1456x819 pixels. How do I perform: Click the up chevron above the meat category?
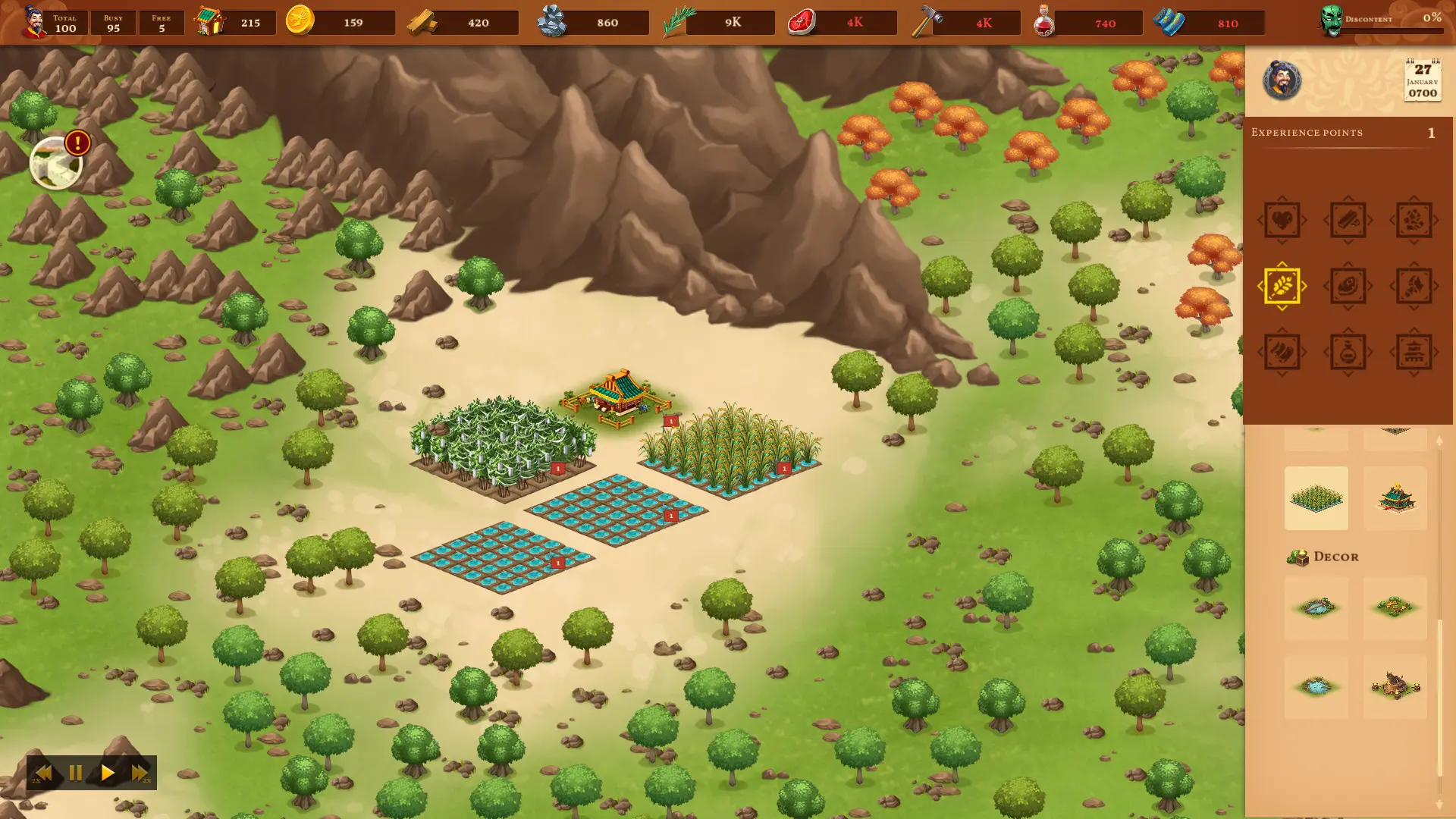pyautogui.click(x=1349, y=264)
